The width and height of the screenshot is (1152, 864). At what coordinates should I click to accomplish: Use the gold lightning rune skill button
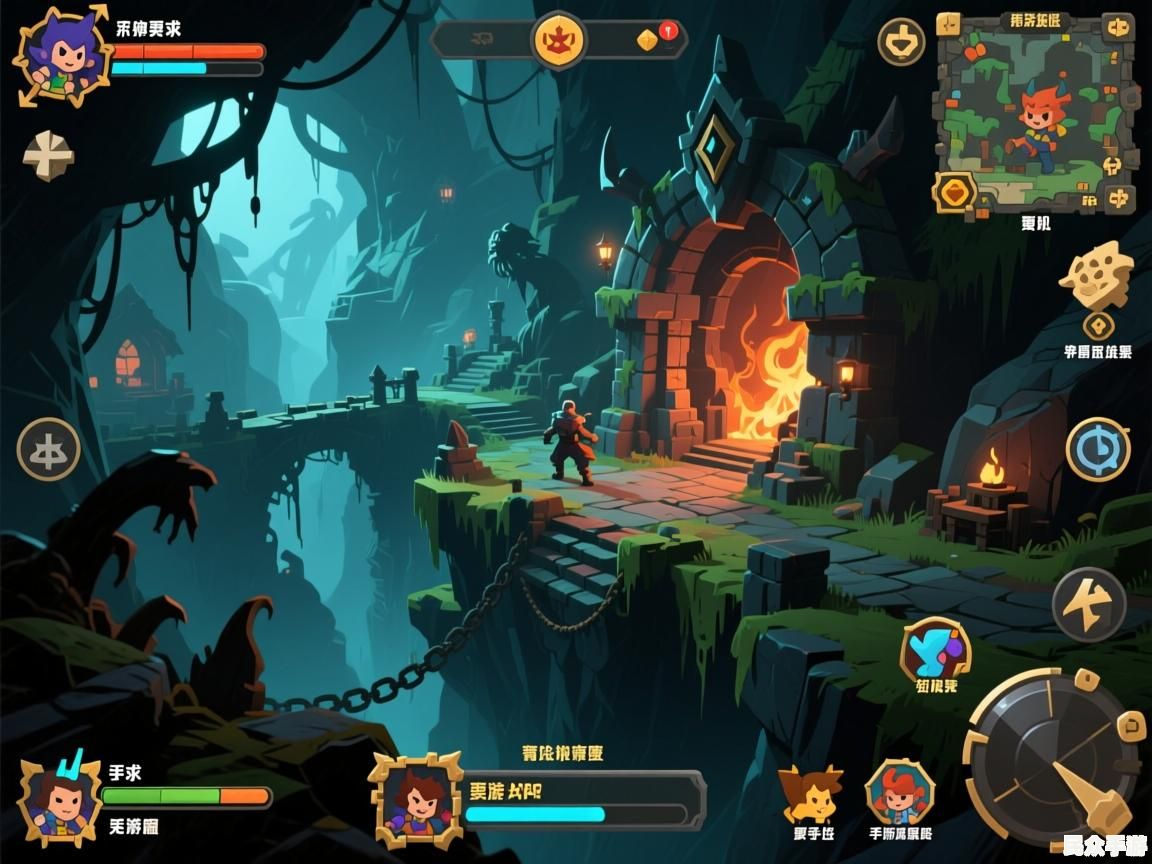pyautogui.click(x=1089, y=604)
